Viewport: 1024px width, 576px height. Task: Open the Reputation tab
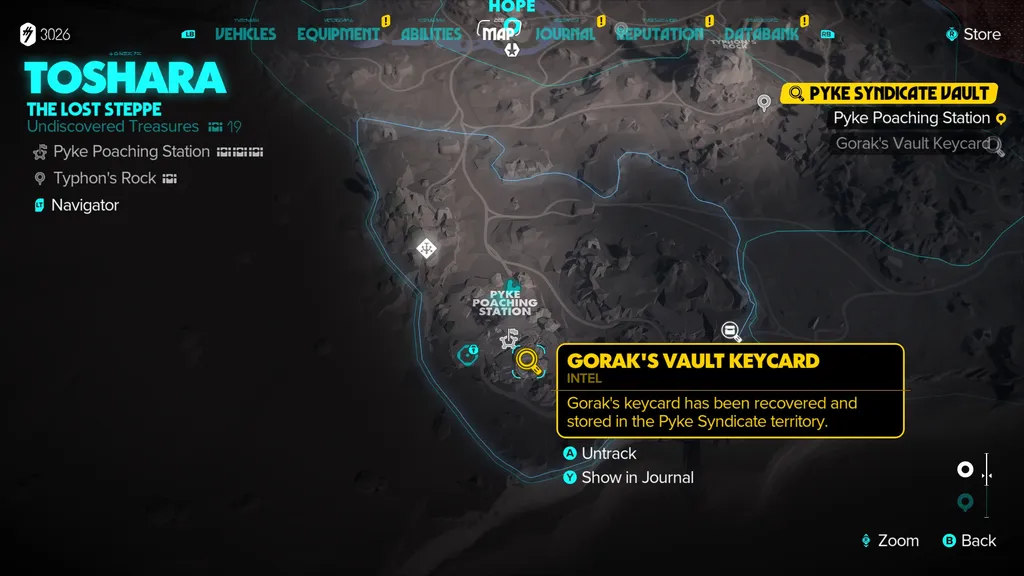click(x=659, y=34)
